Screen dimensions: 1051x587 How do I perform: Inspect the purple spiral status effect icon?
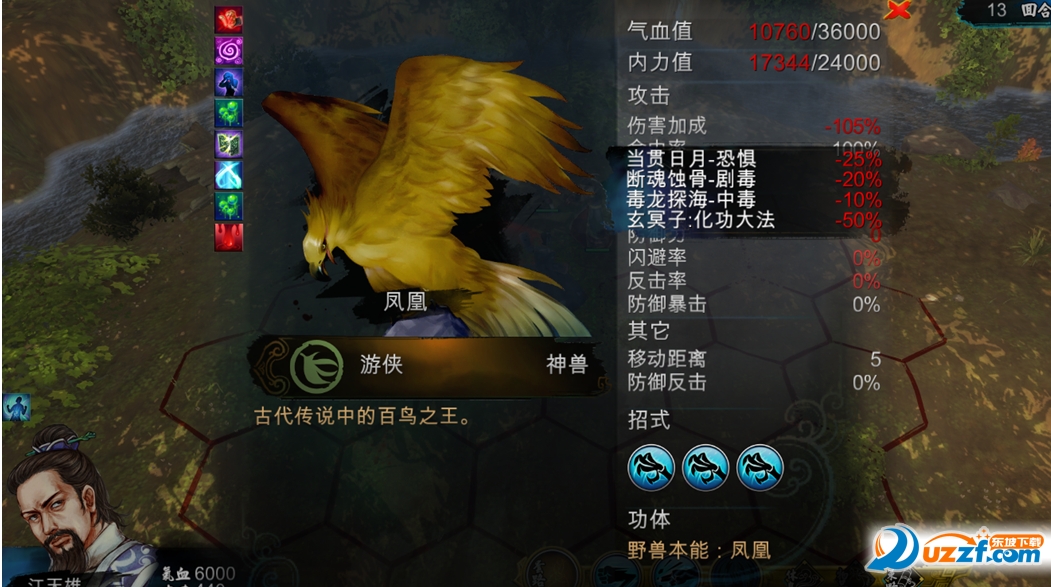click(x=229, y=50)
